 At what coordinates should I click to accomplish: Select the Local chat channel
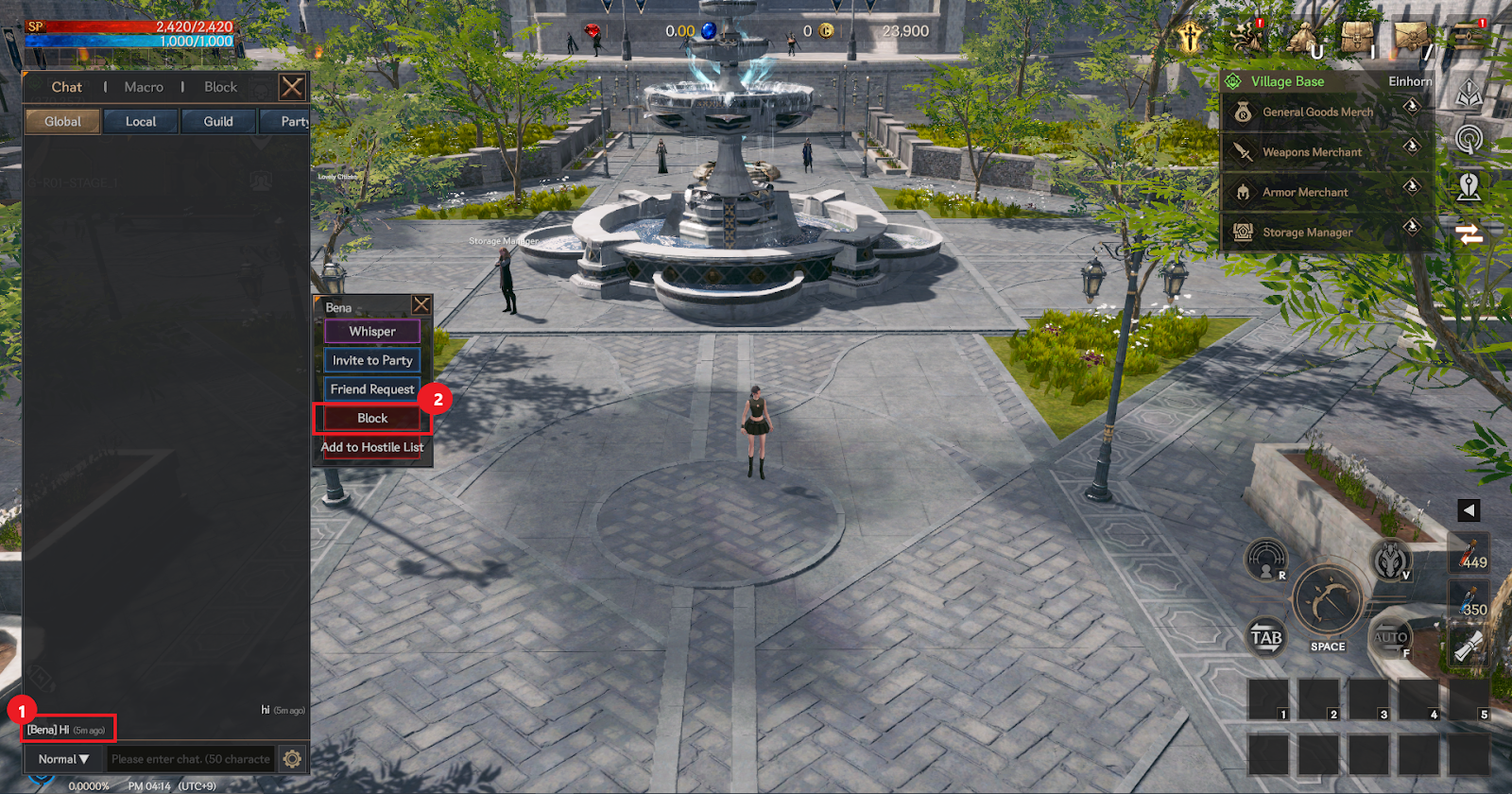pos(141,121)
